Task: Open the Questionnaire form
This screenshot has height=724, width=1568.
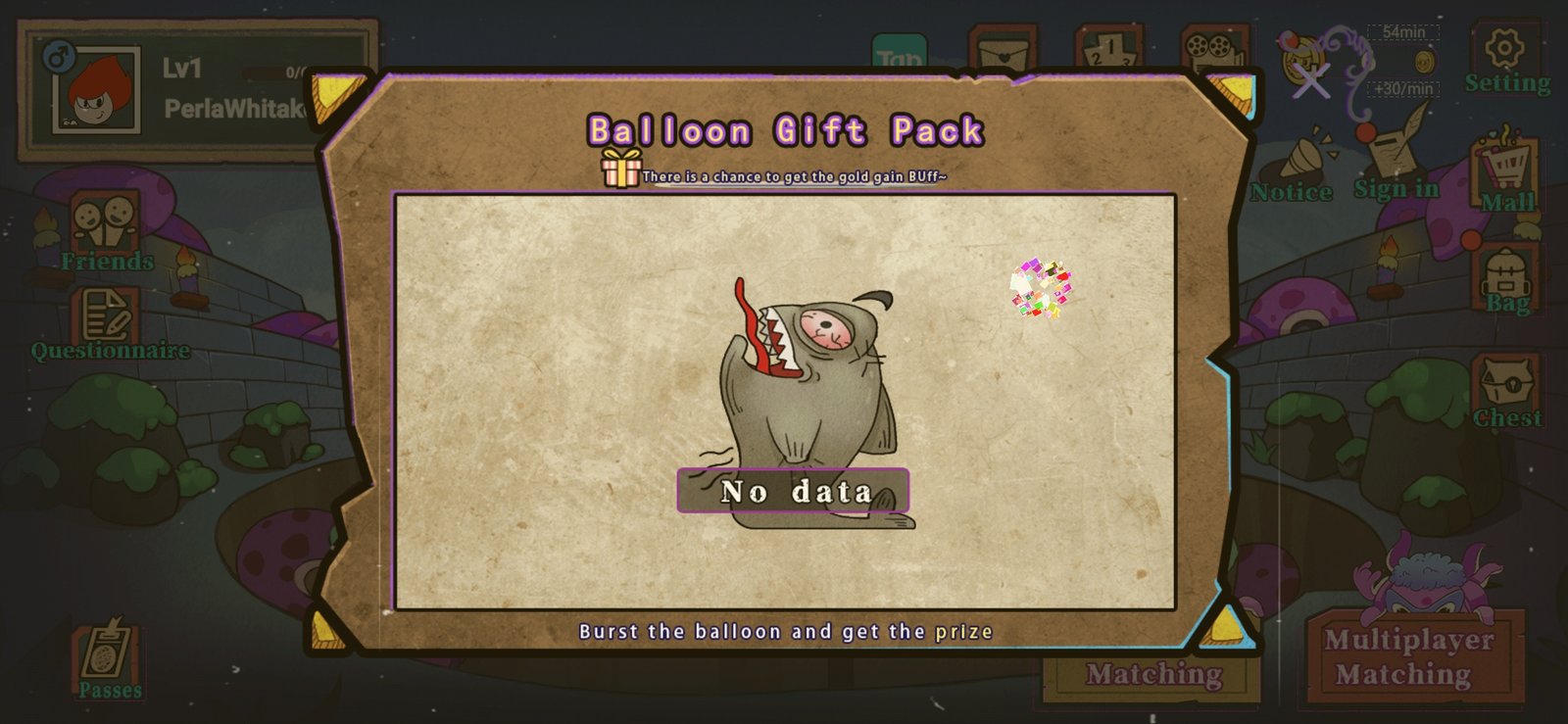Action: pos(109,325)
